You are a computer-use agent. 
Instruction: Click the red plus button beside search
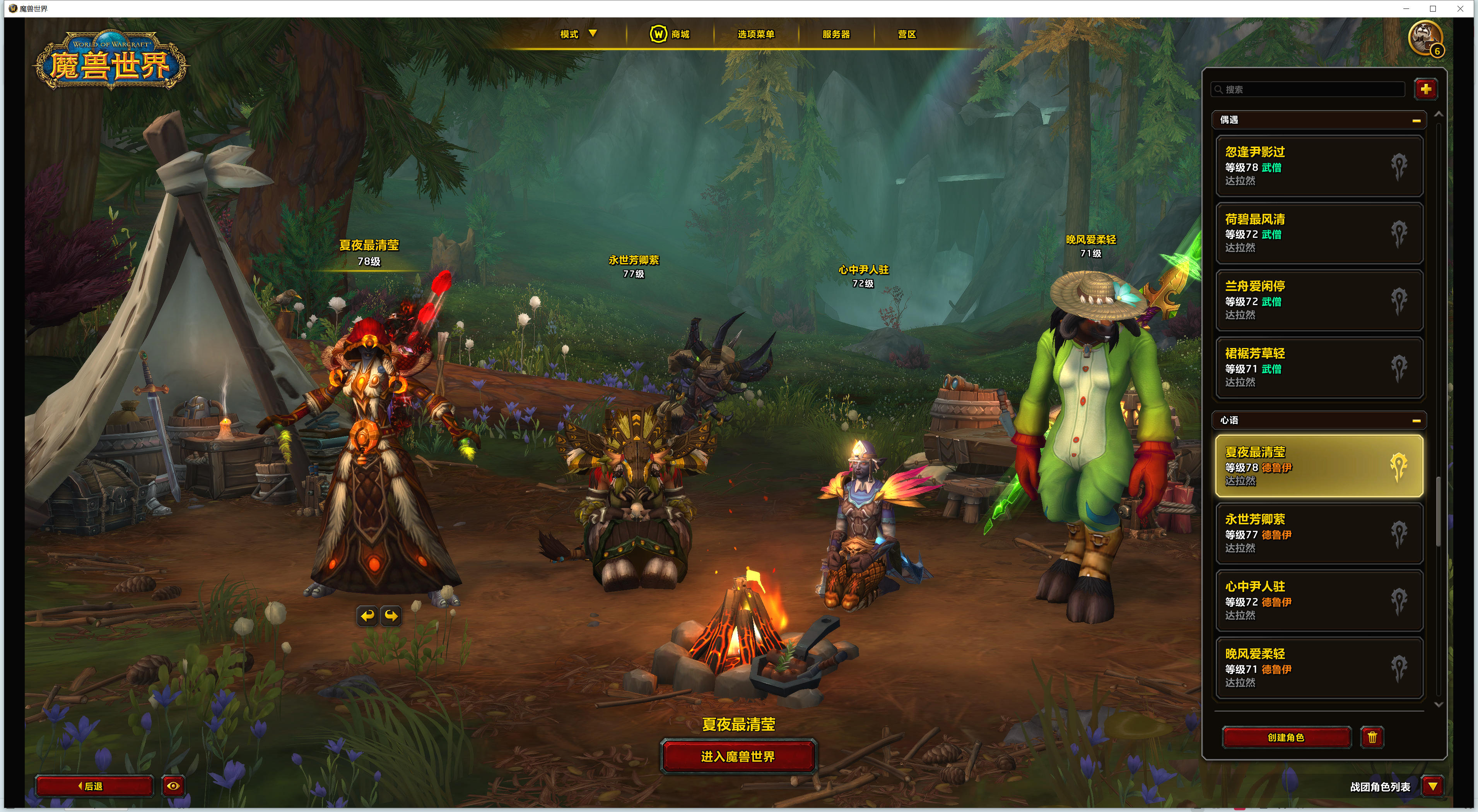point(1426,89)
